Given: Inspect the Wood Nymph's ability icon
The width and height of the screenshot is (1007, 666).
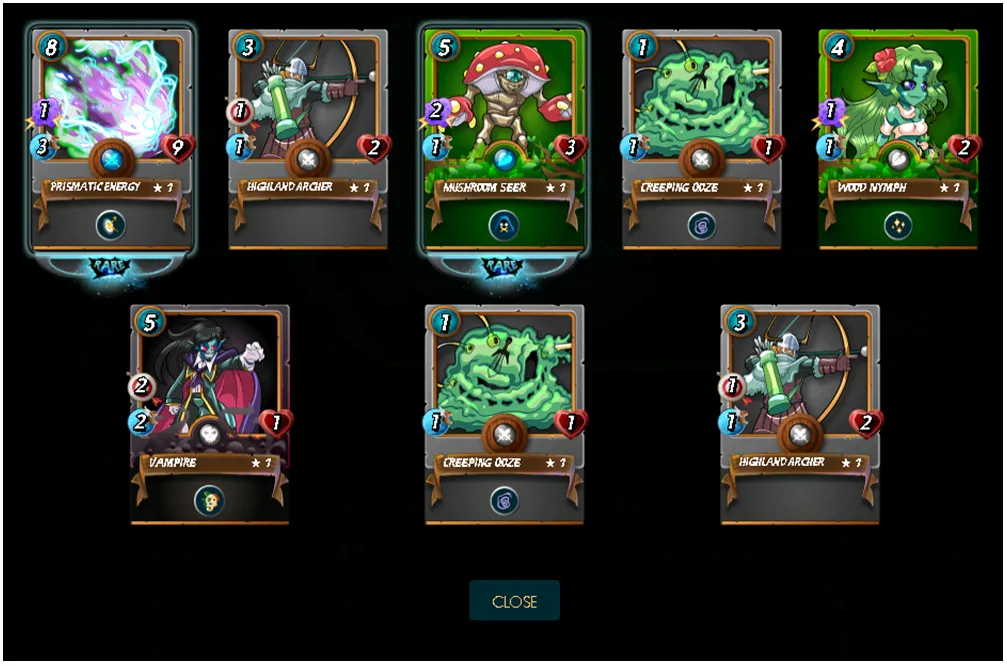Looking at the screenshot, I should click(897, 225).
